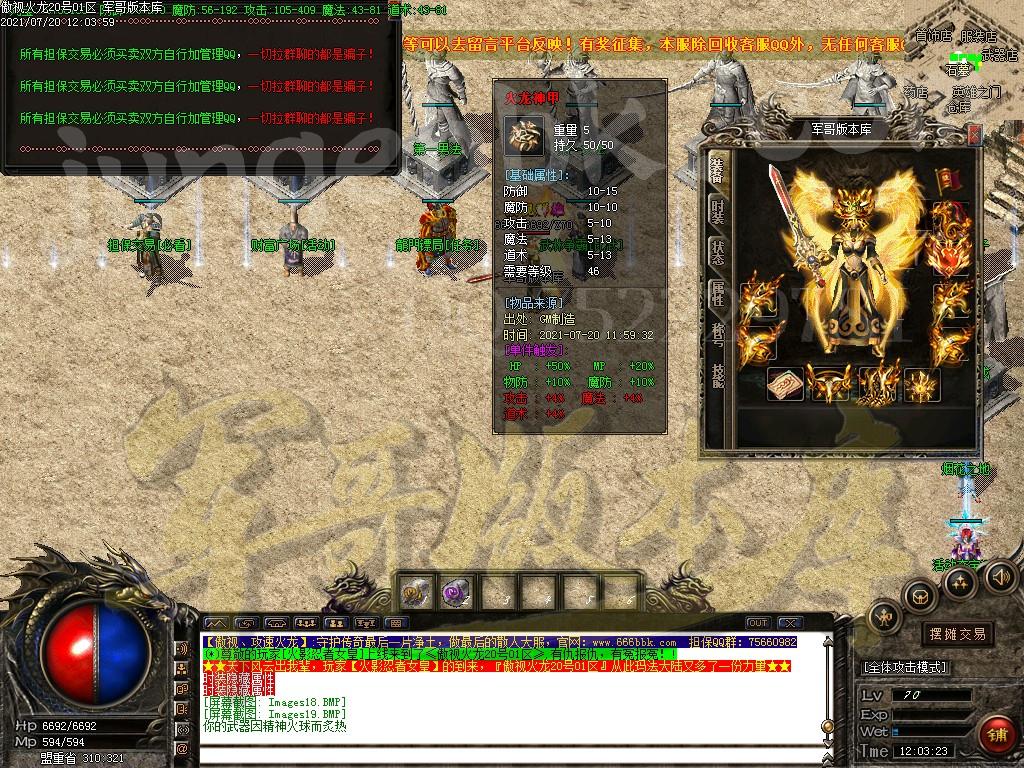
Task: Select the 装备 tab
Action: (x=717, y=168)
